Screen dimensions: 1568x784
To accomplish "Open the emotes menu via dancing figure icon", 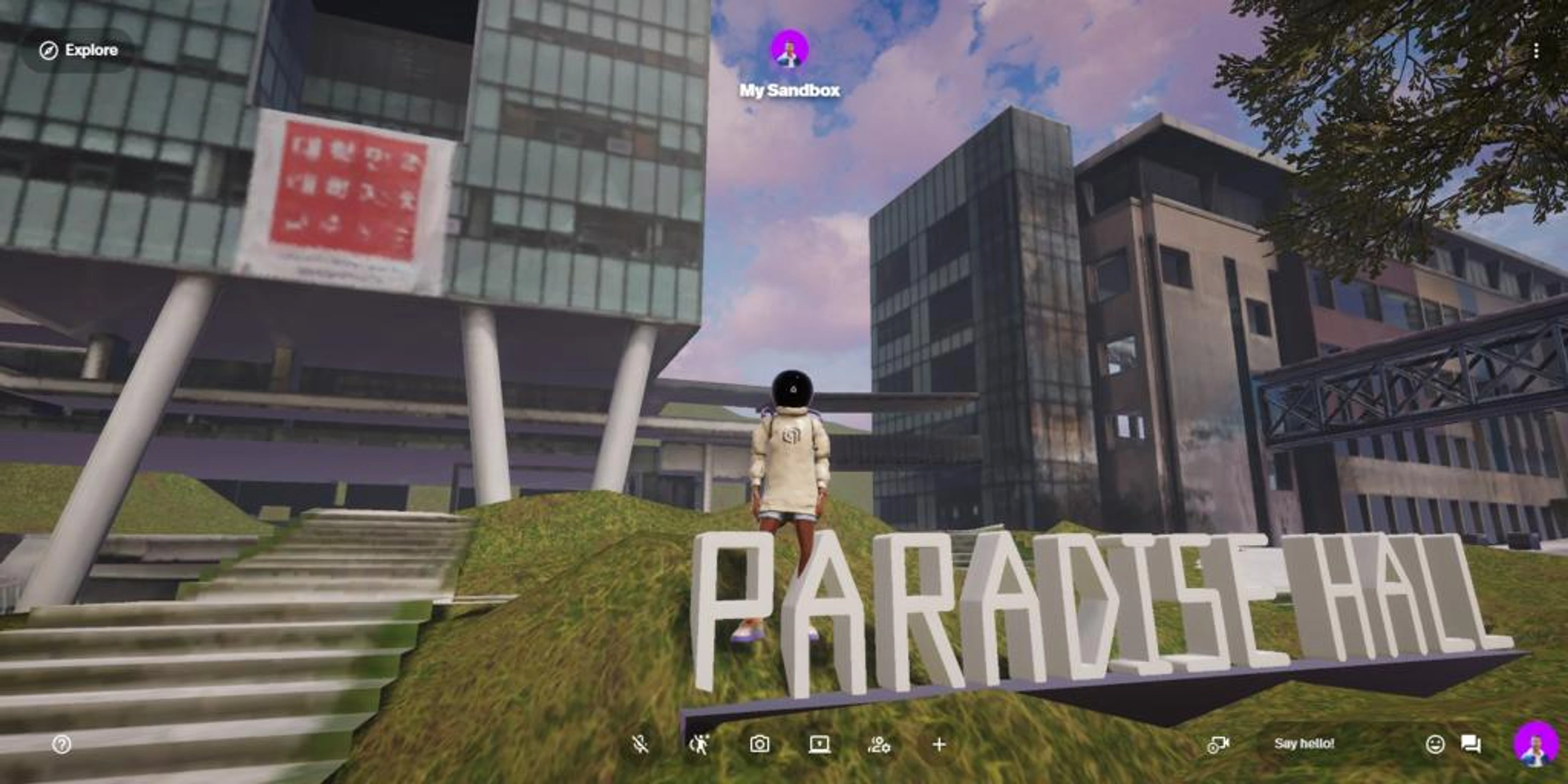I will pos(699,744).
